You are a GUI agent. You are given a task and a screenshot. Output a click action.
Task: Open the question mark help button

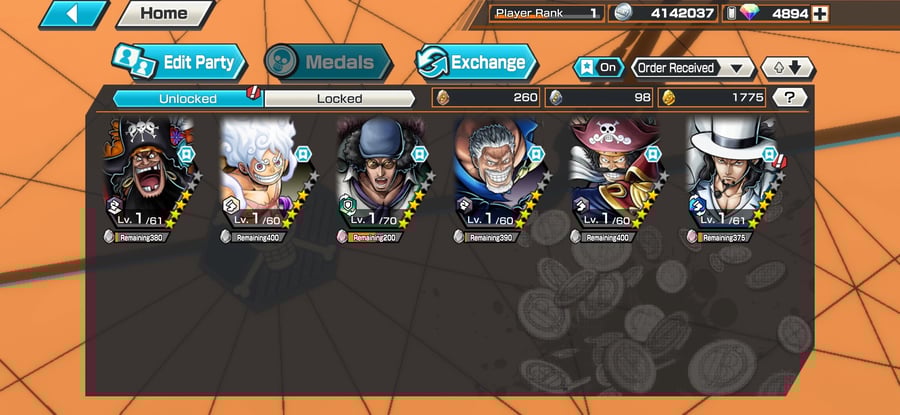pos(790,98)
